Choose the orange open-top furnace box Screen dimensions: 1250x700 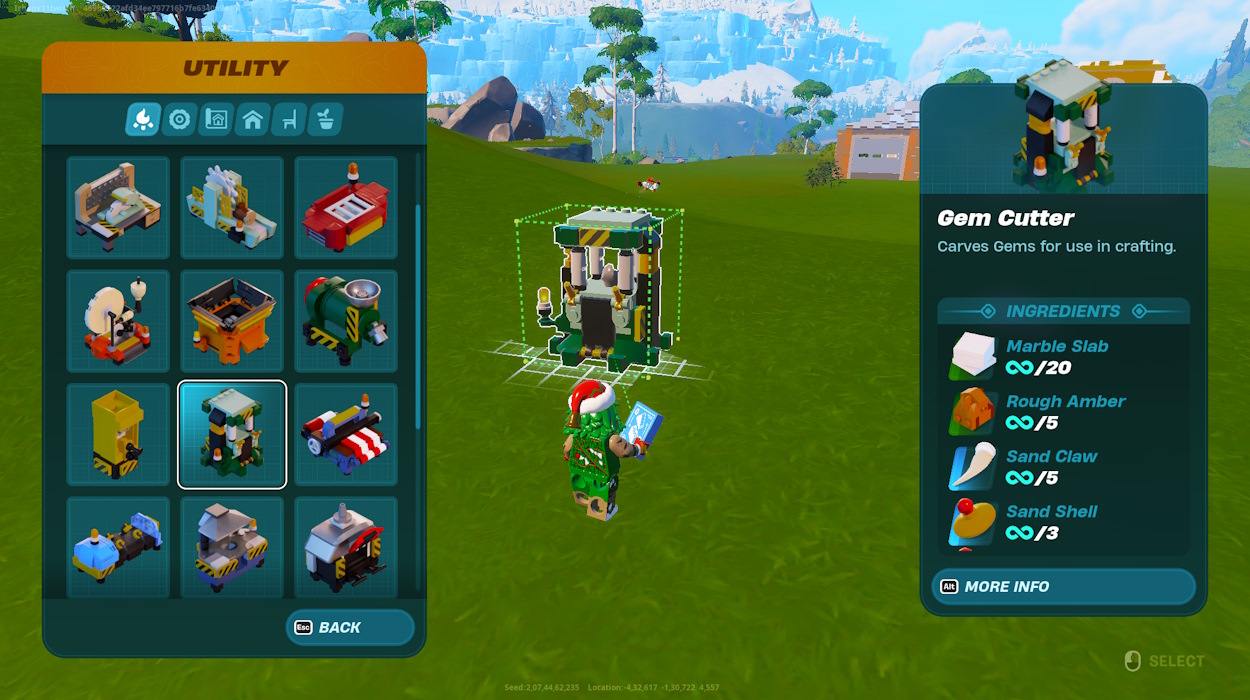pos(232,321)
